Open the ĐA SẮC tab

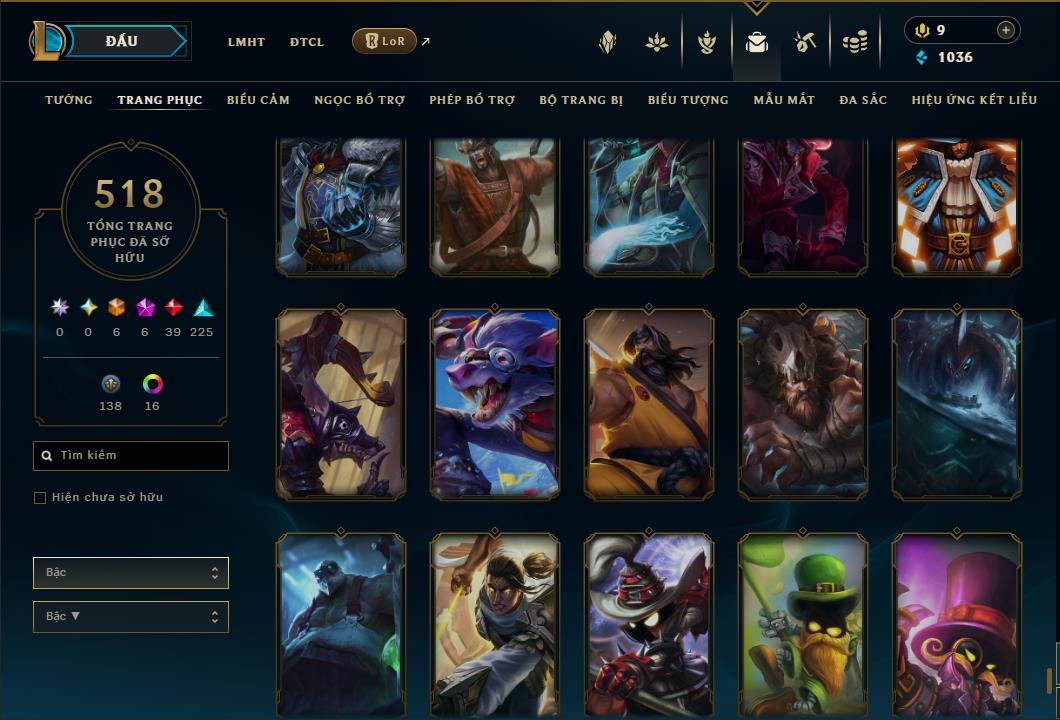pos(863,100)
